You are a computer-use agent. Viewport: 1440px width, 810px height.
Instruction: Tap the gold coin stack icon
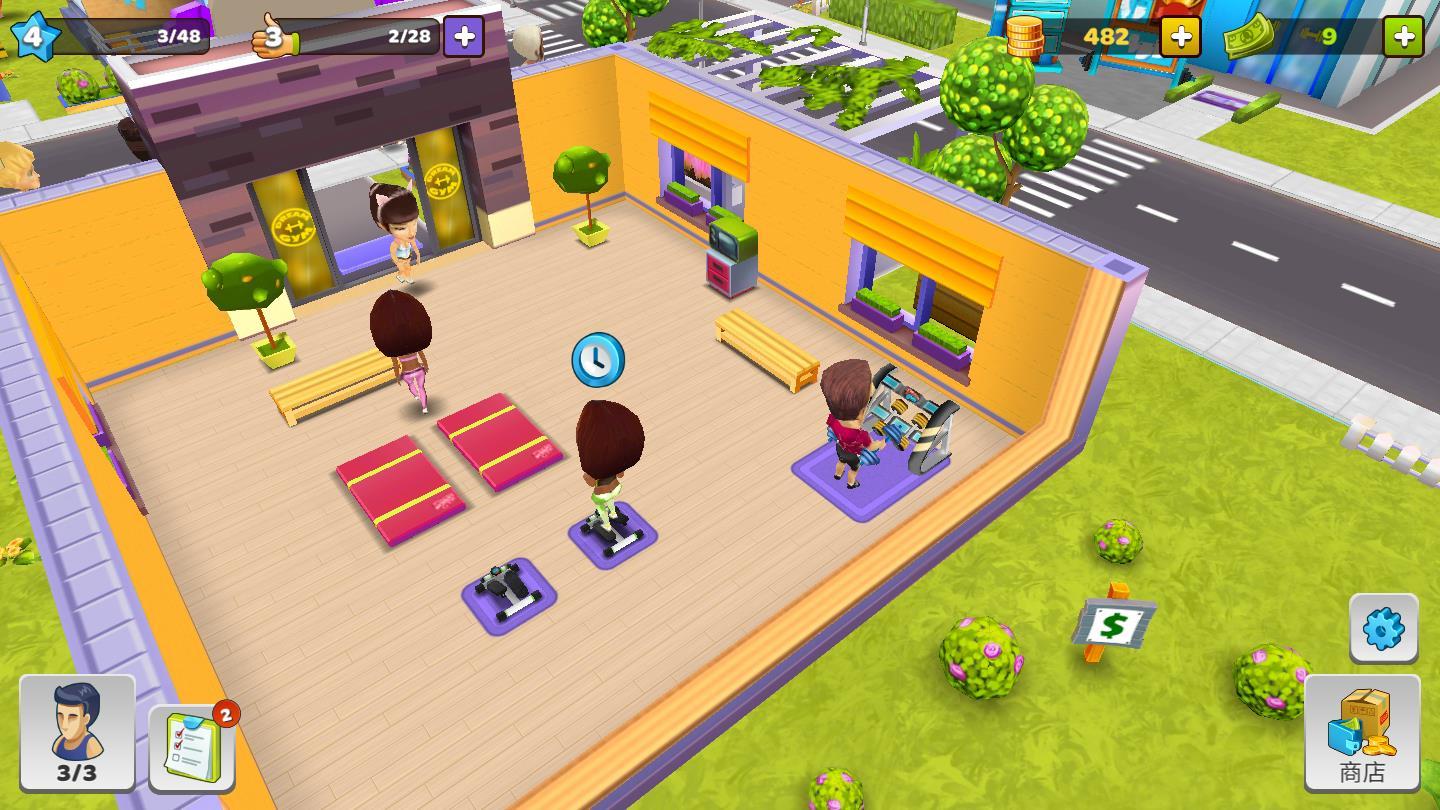point(1026,37)
